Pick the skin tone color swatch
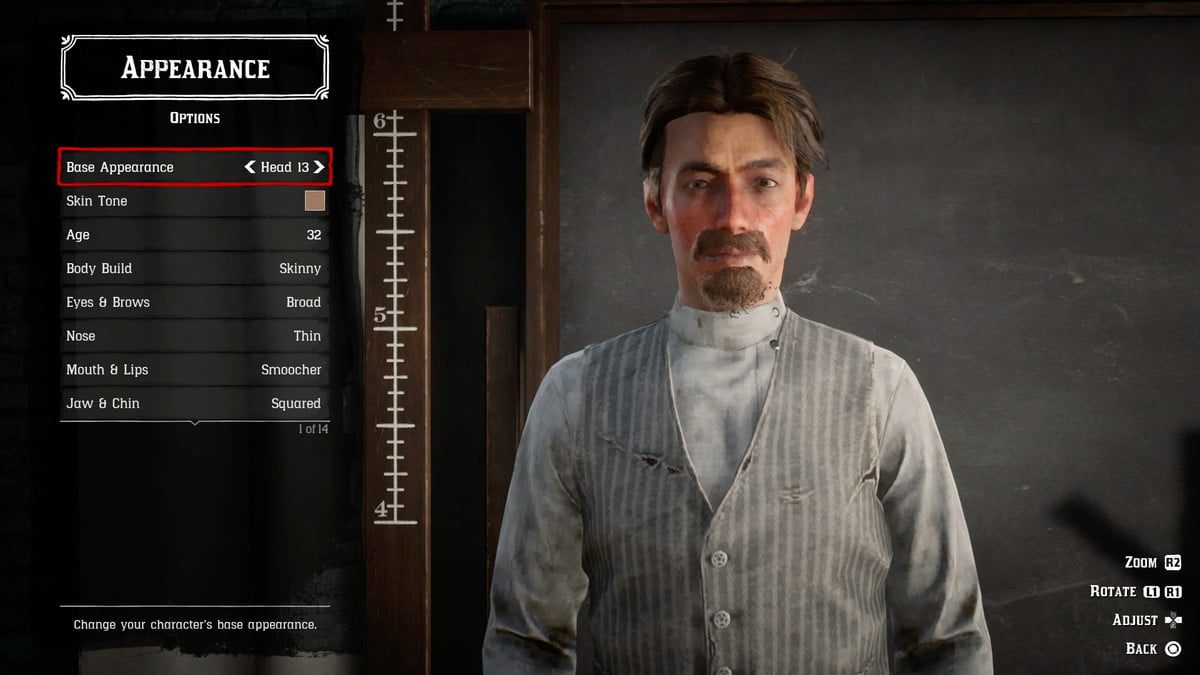1200x675 pixels. click(314, 201)
